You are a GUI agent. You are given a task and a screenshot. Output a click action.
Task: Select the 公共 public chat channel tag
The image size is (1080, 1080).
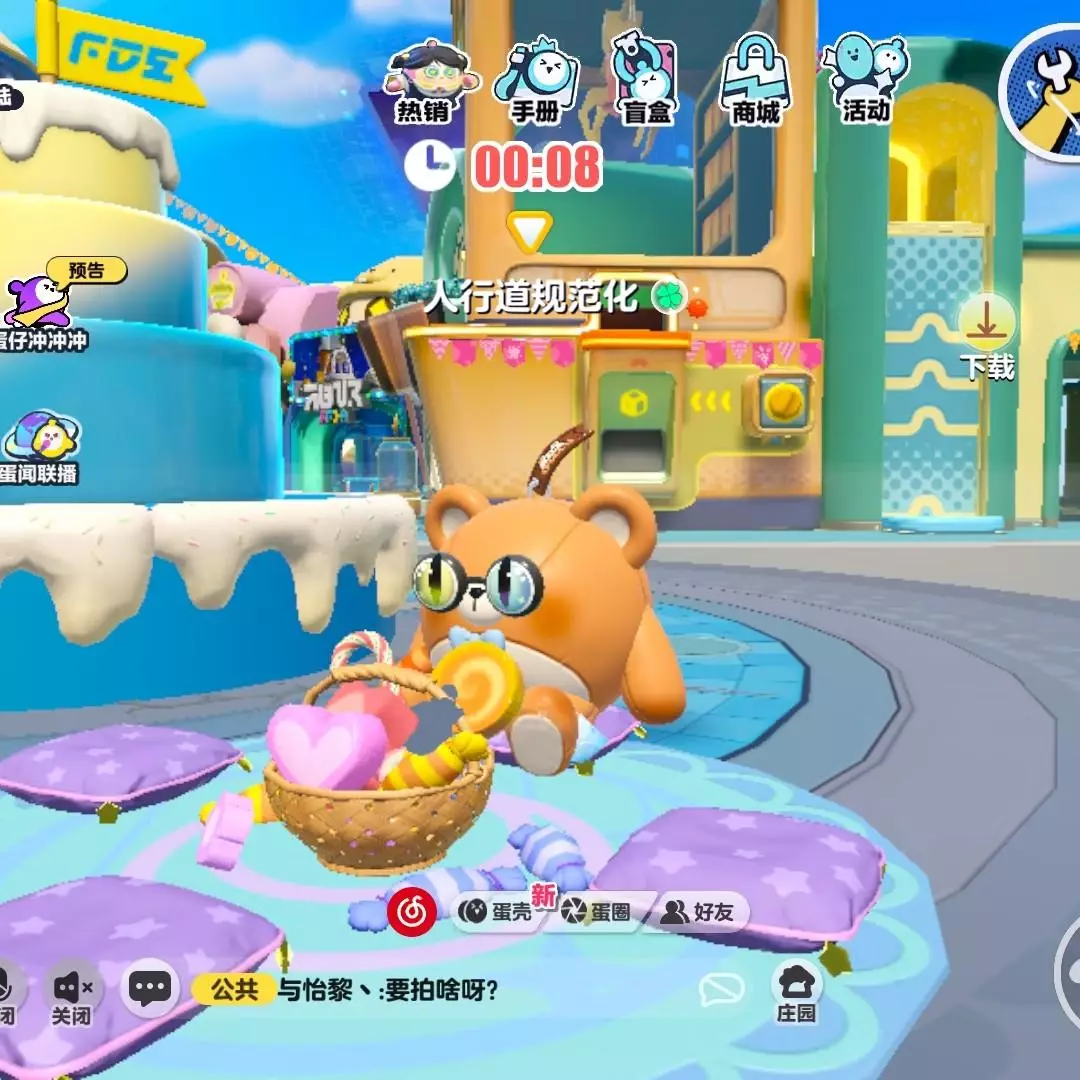click(234, 990)
